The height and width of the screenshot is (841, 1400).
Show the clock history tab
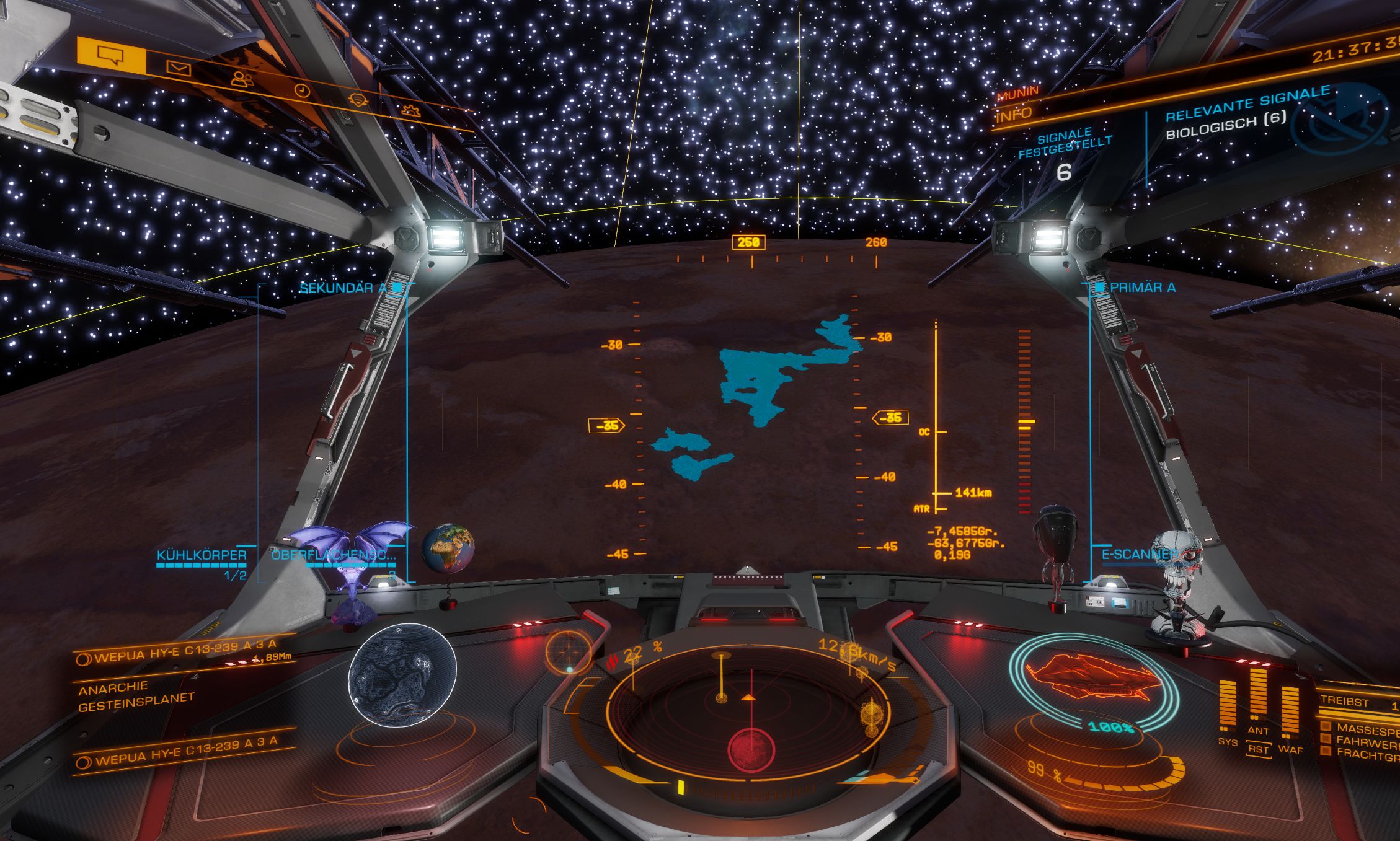(x=301, y=90)
